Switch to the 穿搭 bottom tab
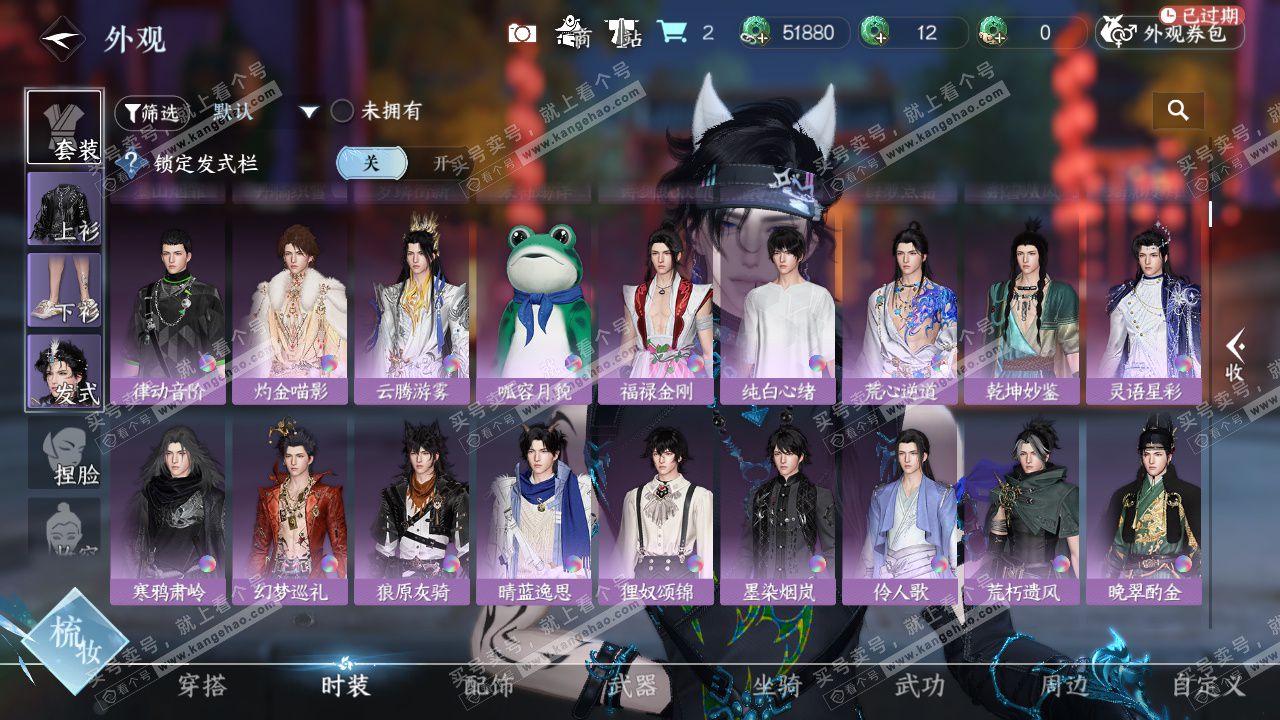1280x720 pixels. 202,686
